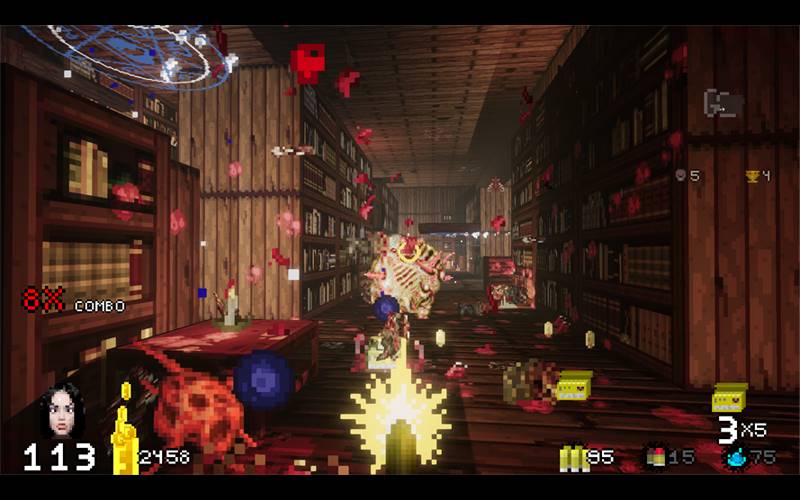Click the skull kill counter icon
Screen dimensions: 800x500
[681, 176]
